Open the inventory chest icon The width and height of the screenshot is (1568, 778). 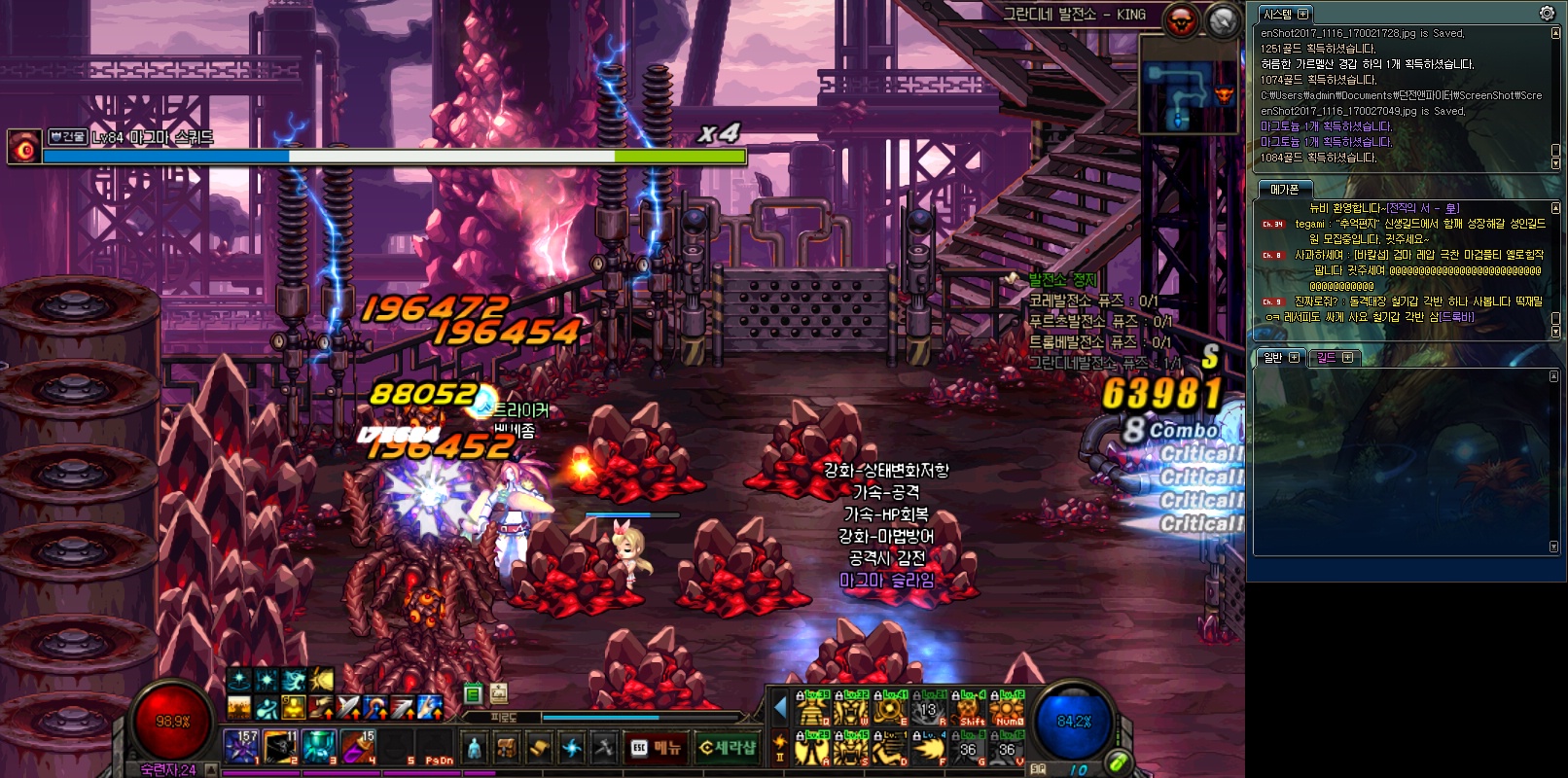(507, 747)
